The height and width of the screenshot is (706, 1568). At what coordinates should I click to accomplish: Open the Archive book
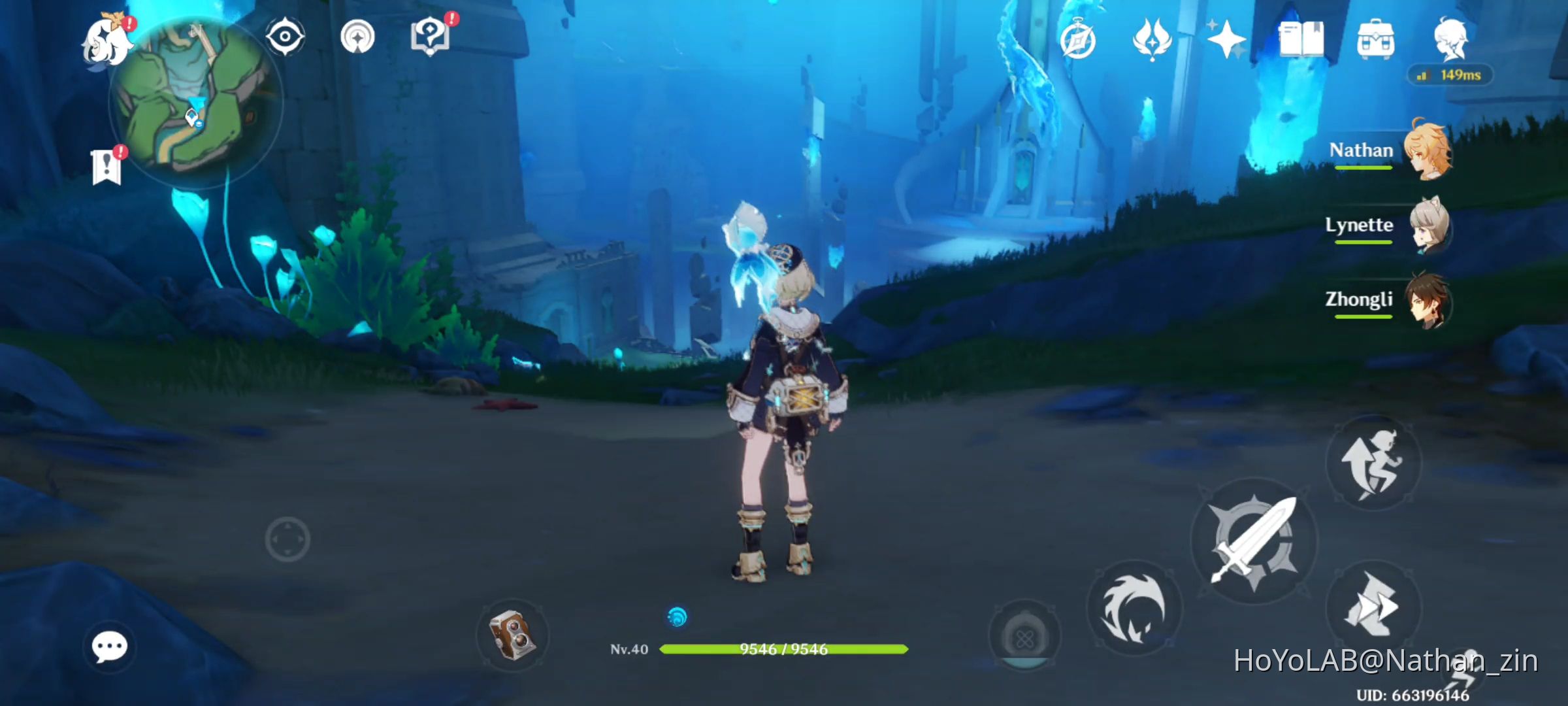click(1301, 41)
